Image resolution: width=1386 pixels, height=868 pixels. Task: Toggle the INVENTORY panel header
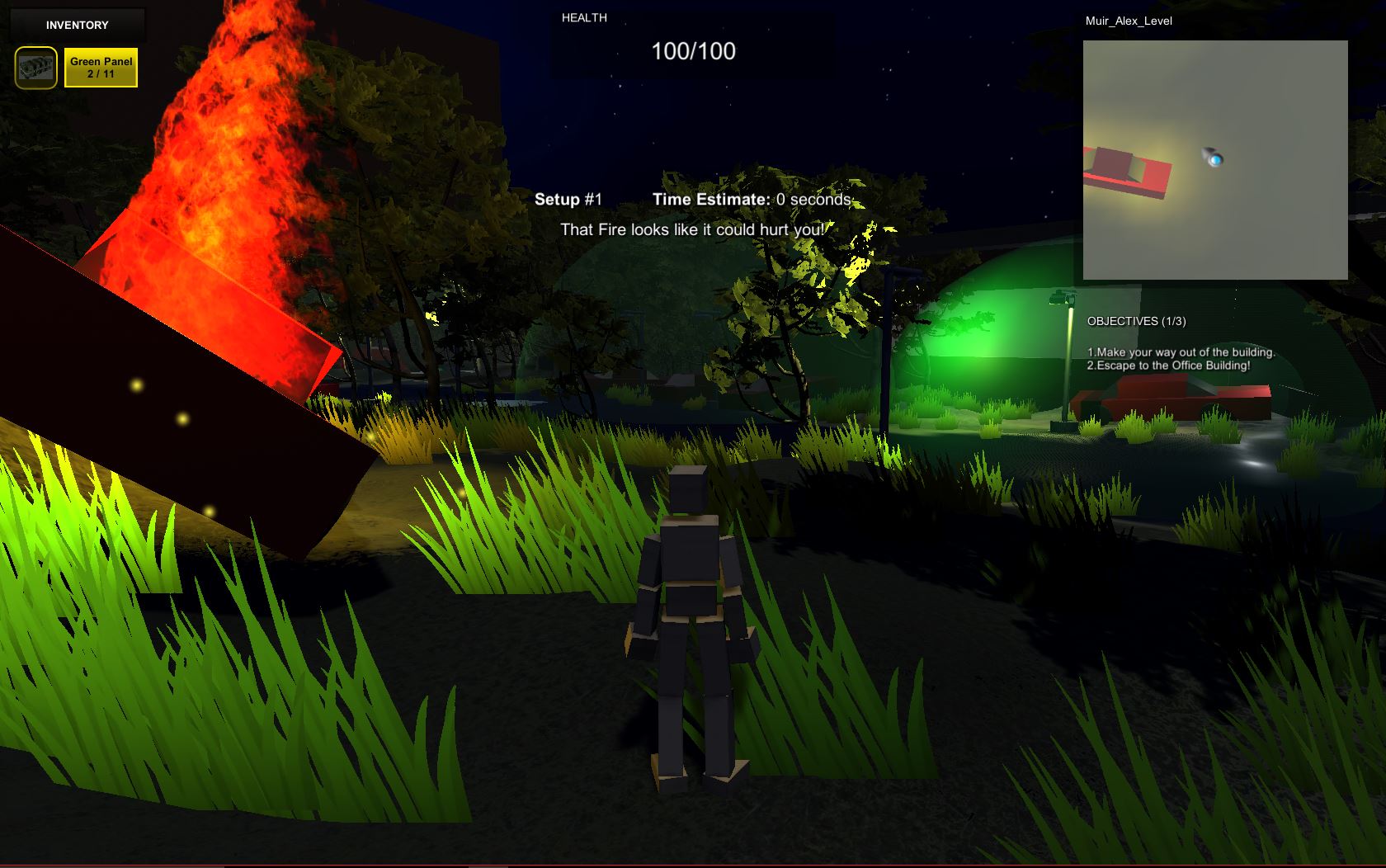(x=77, y=25)
